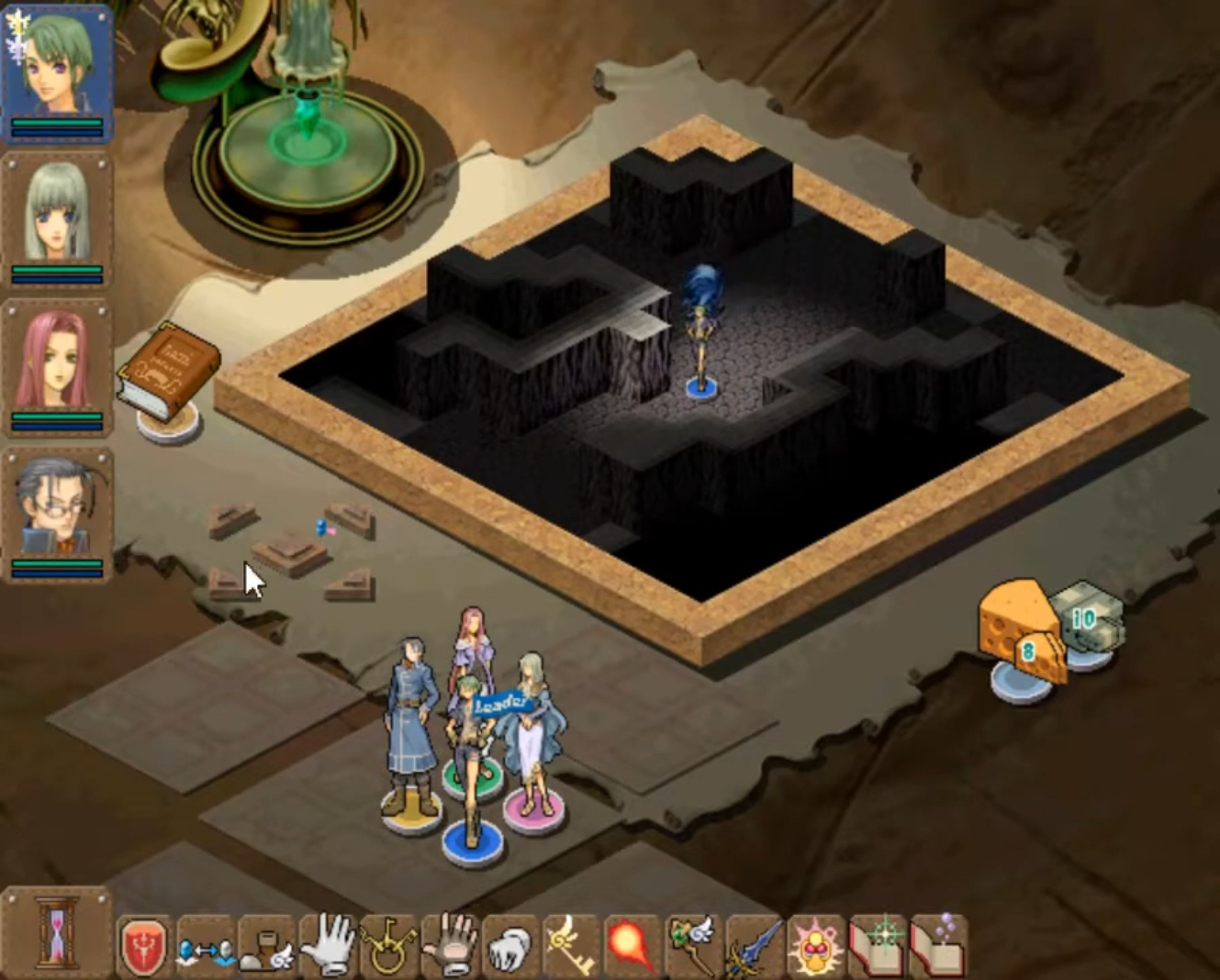Select the pink-haired woman's portrait
This screenshot has height=980, width=1220.
coord(57,358)
